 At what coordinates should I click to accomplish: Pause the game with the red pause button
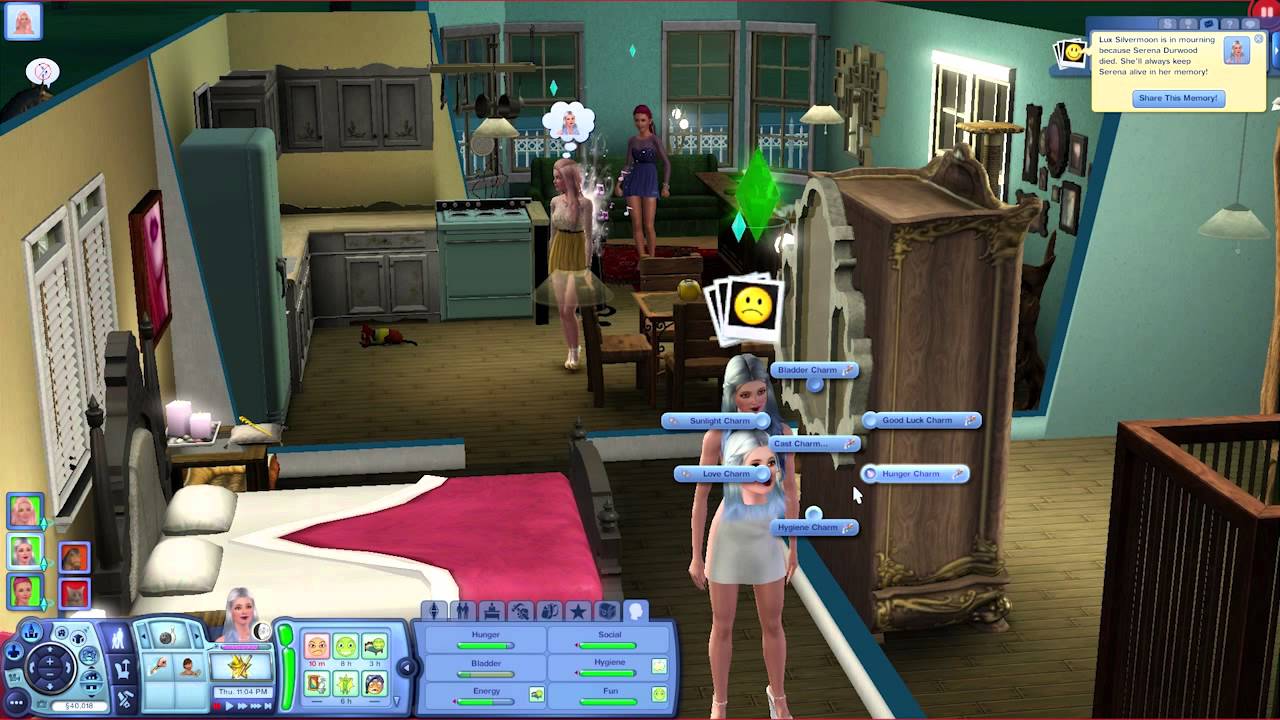(217, 705)
